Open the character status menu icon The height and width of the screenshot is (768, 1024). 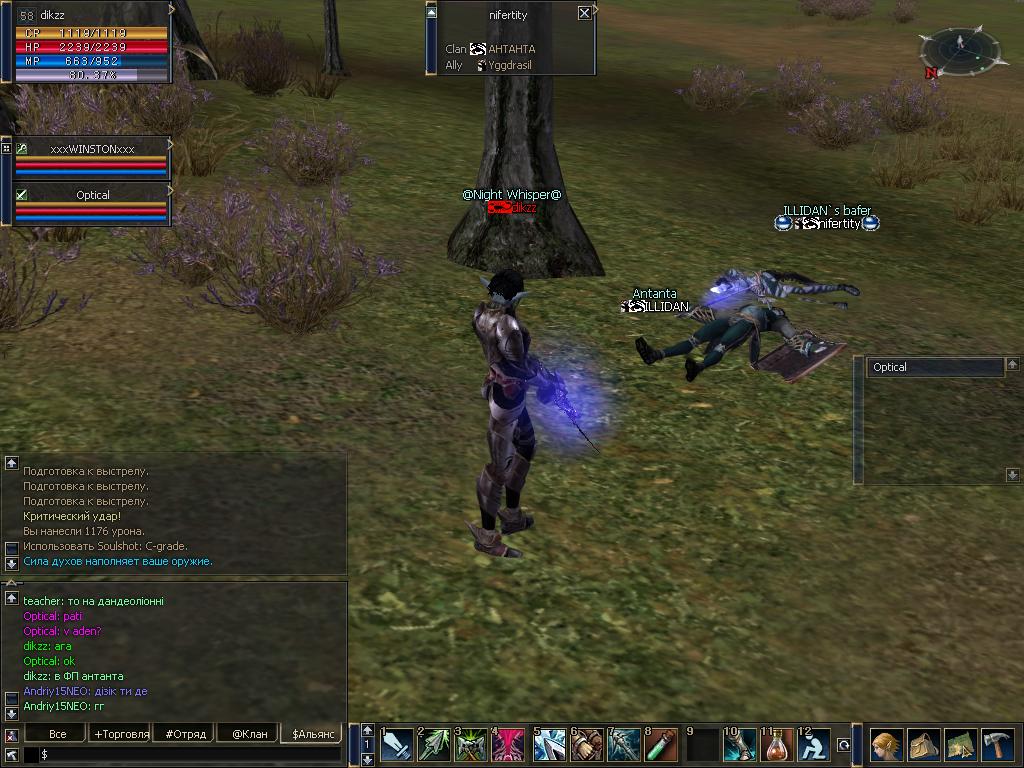pyautogui.click(x=886, y=745)
